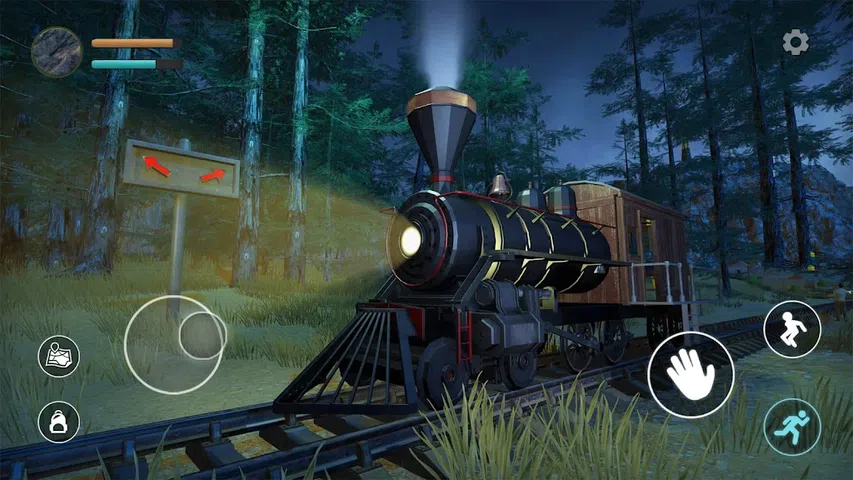Open settings with the gear icon

click(x=795, y=42)
